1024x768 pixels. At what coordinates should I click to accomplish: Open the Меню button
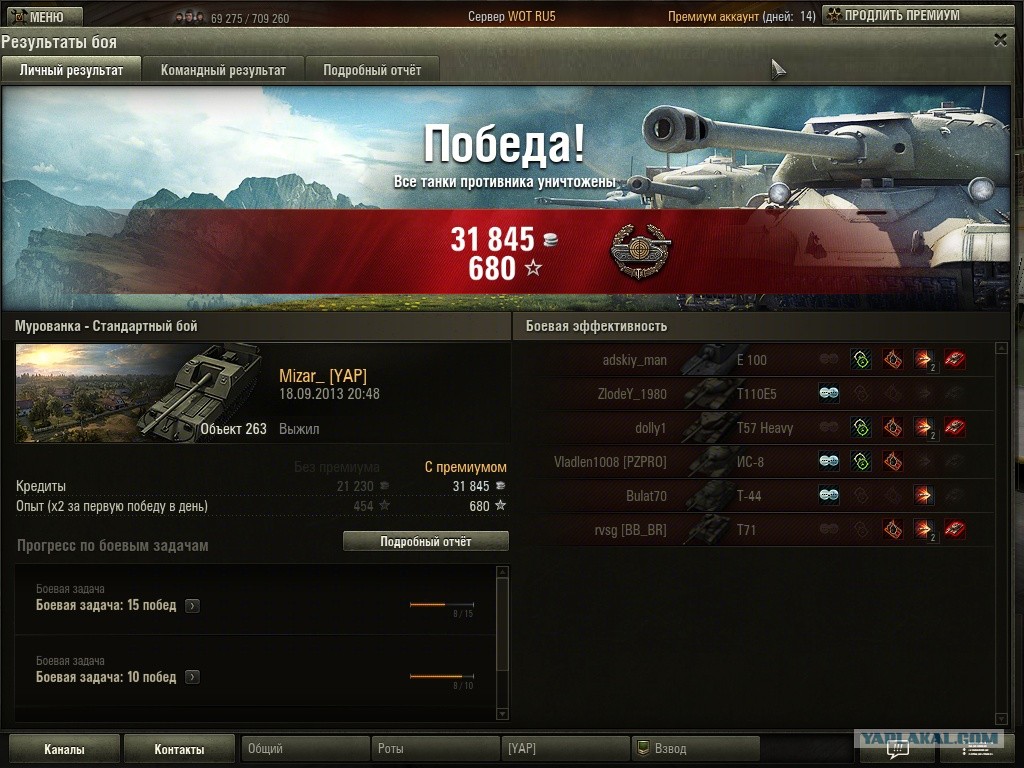pyautogui.click(x=37, y=16)
